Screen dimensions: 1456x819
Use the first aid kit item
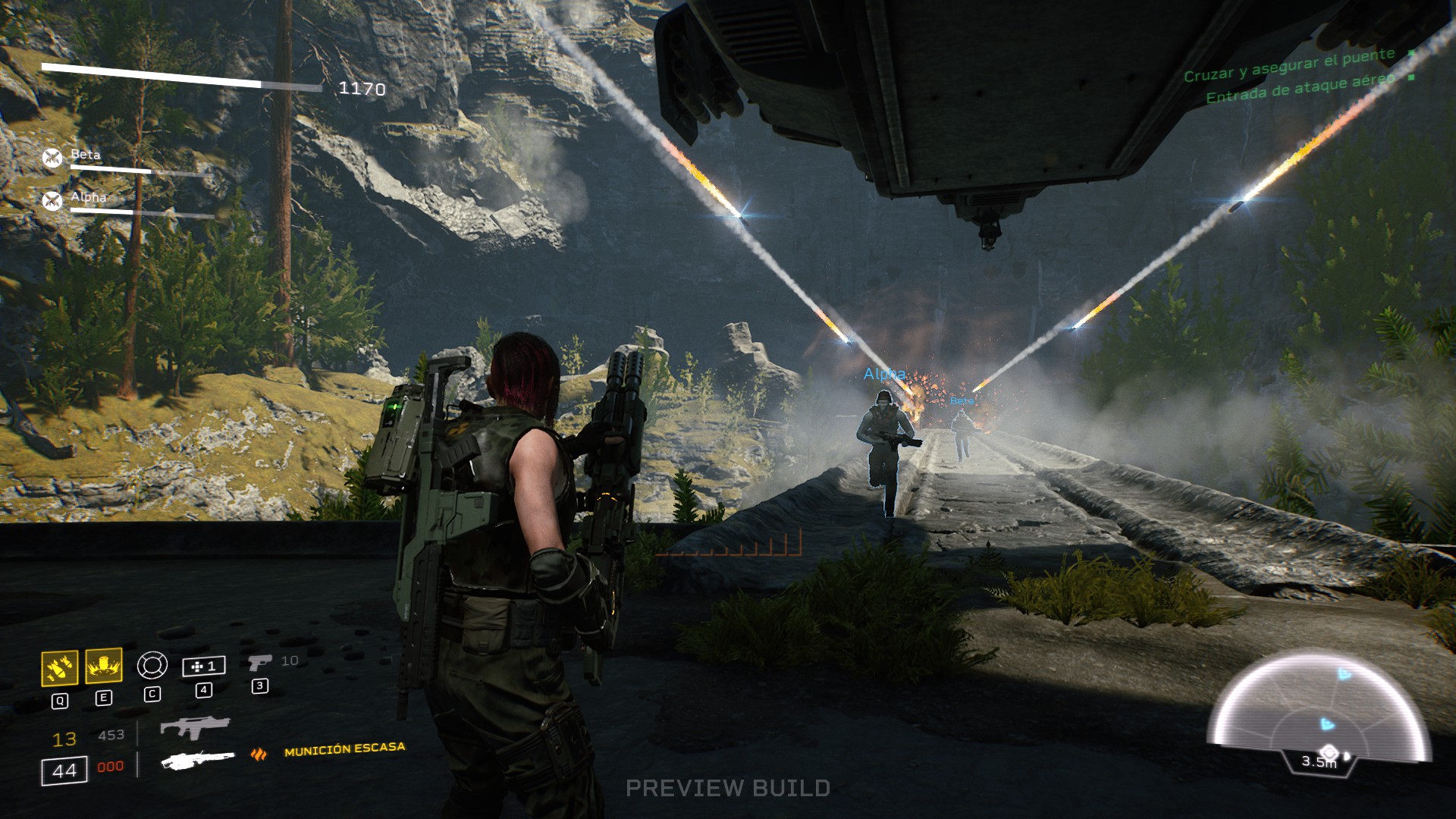pyautogui.click(x=203, y=667)
